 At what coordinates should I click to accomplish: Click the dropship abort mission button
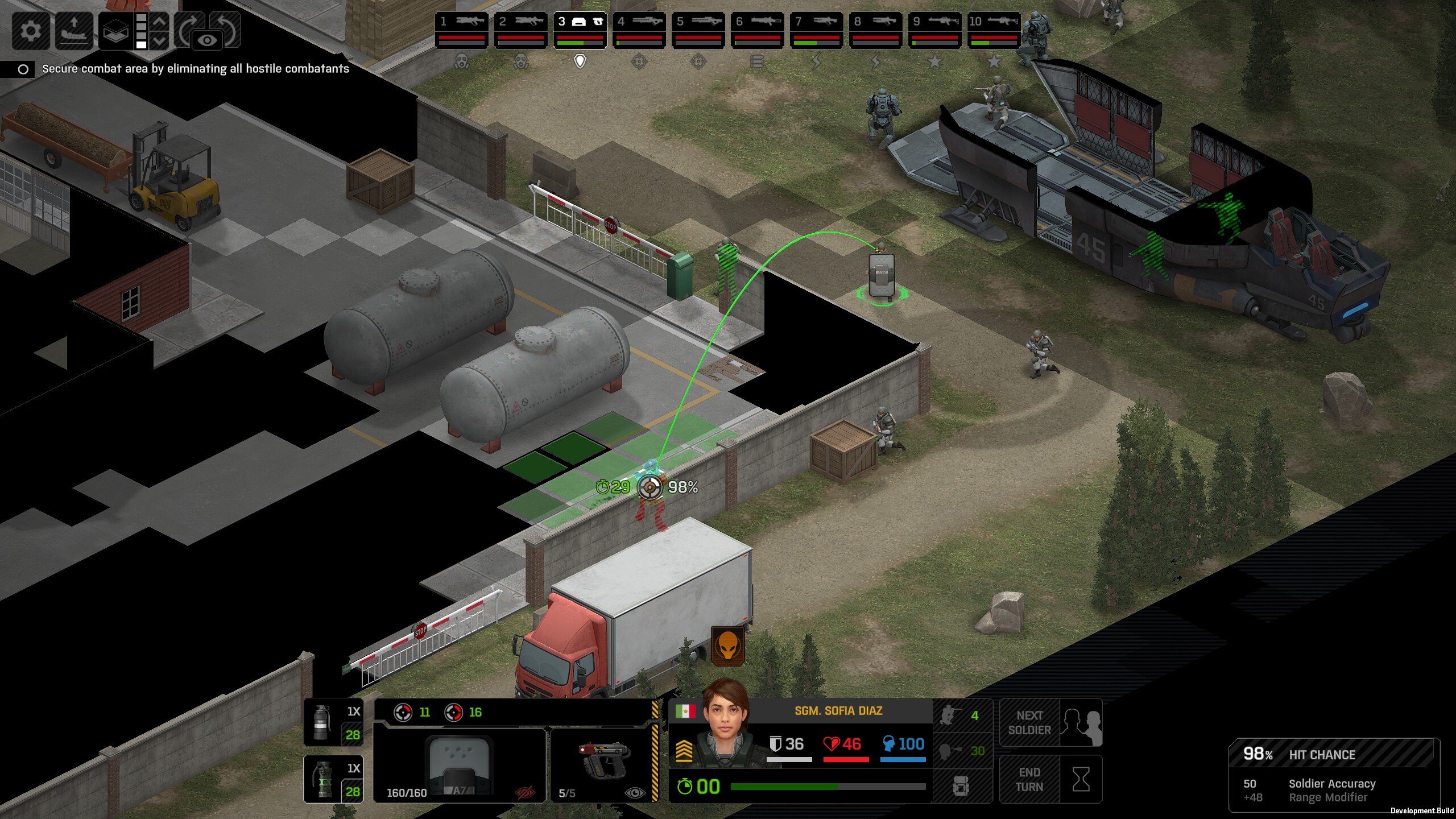click(x=74, y=30)
